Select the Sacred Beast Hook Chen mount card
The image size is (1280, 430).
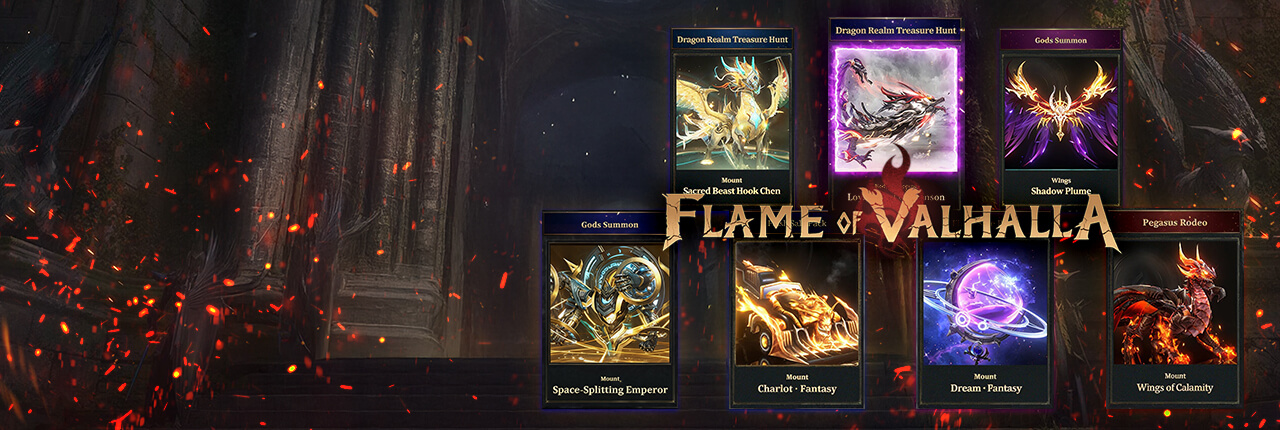(733, 112)
